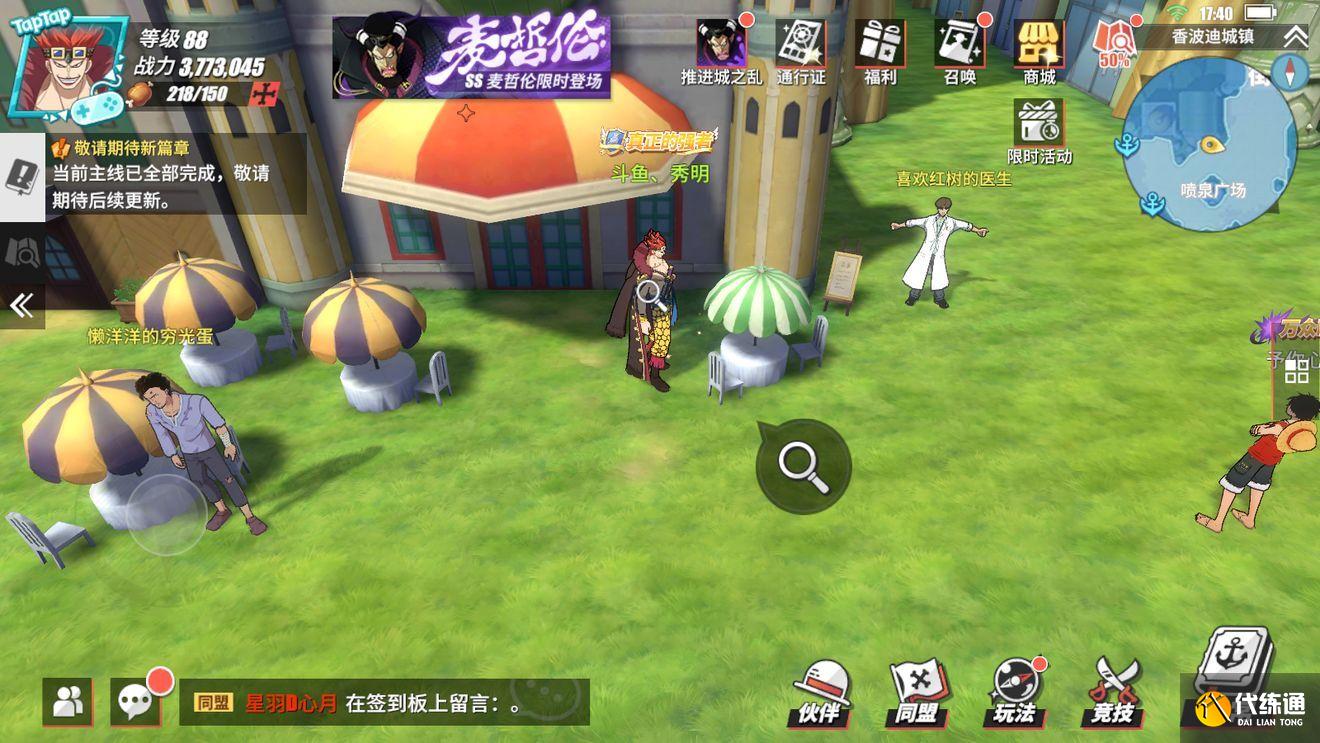
Task: Collapse the left quest panel with the double arrow
Action: (x=22, y=305)
